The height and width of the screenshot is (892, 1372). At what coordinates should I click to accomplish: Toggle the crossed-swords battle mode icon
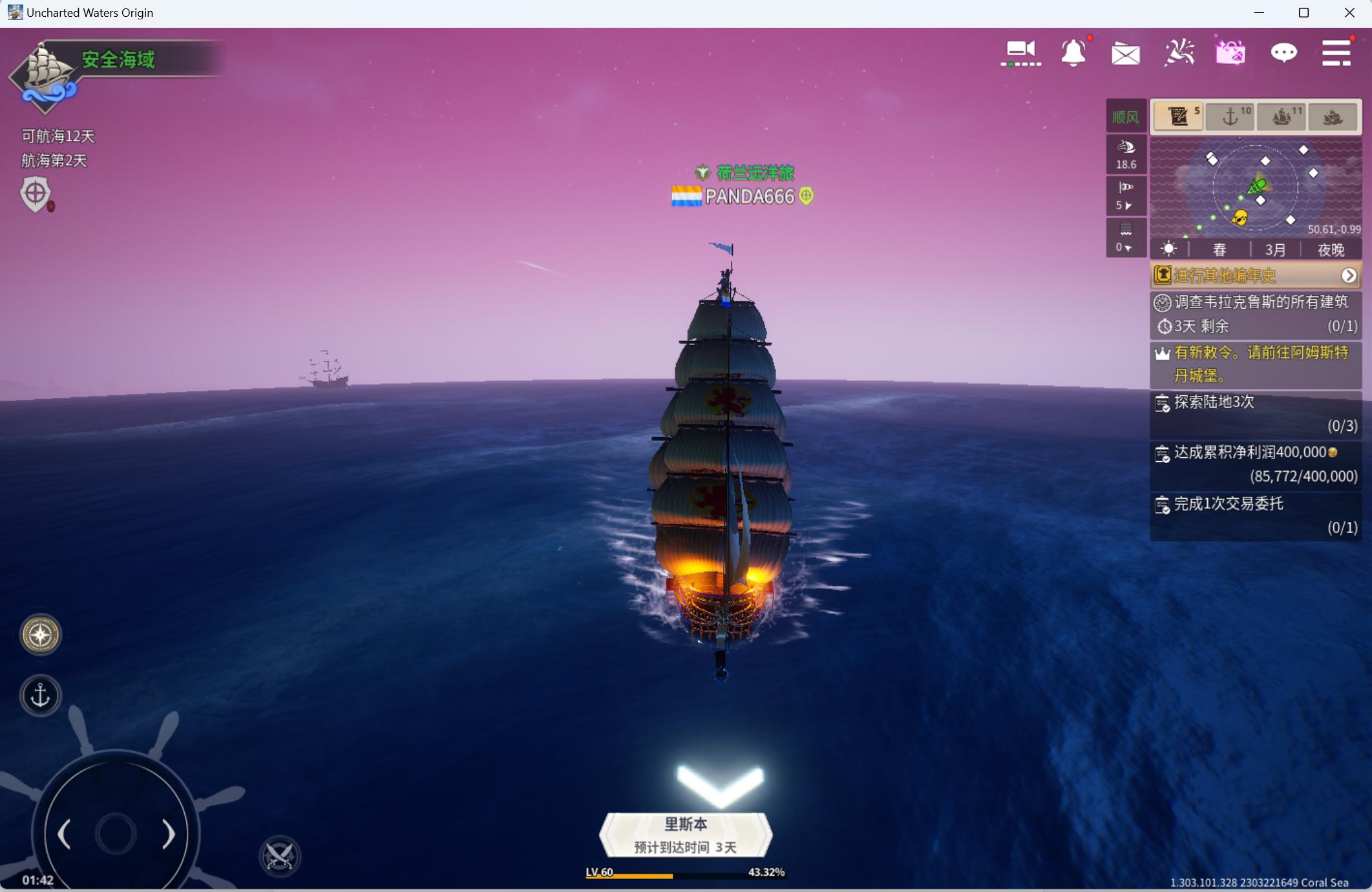pos(279,858)
